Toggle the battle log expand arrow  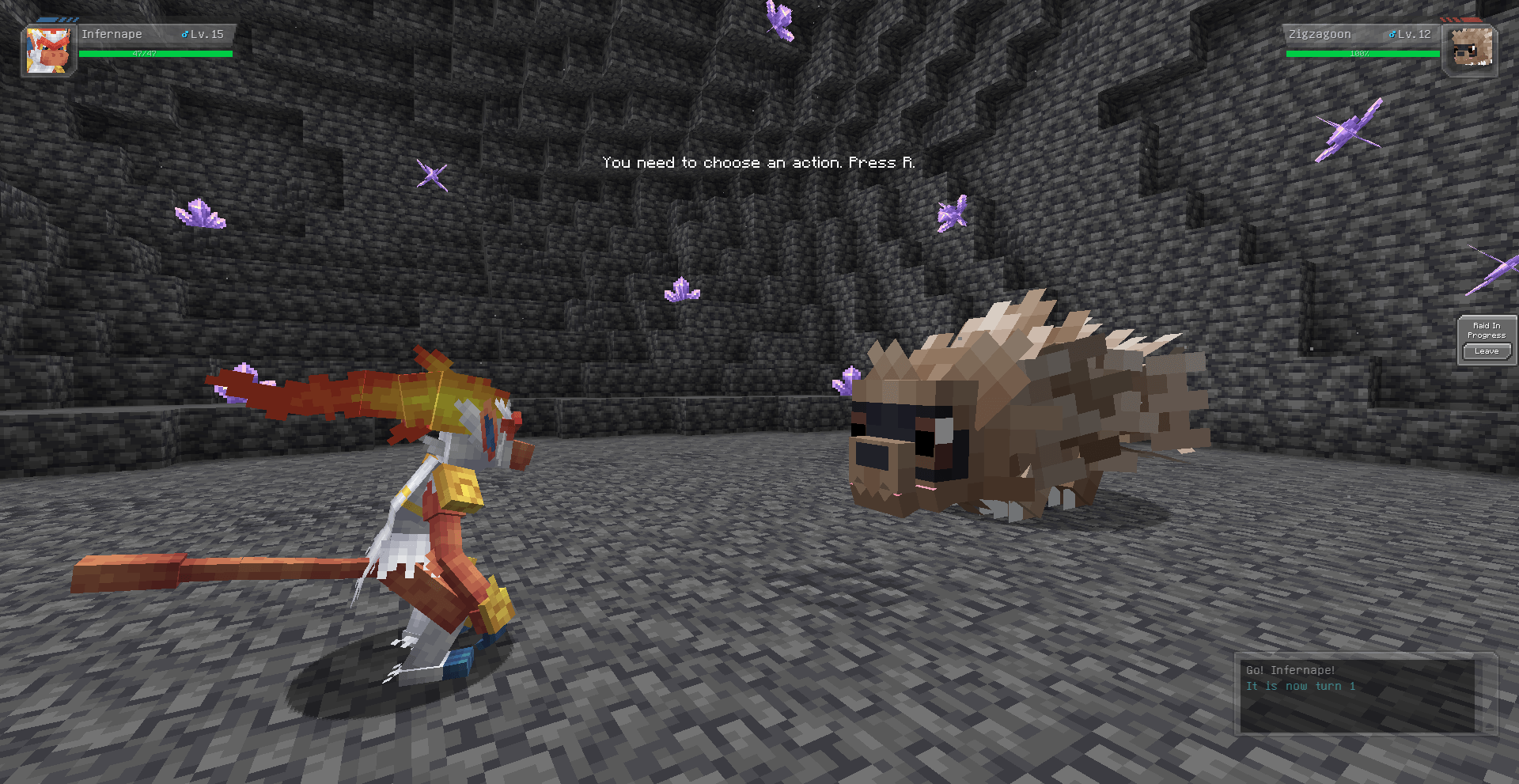click(1489, 726)
